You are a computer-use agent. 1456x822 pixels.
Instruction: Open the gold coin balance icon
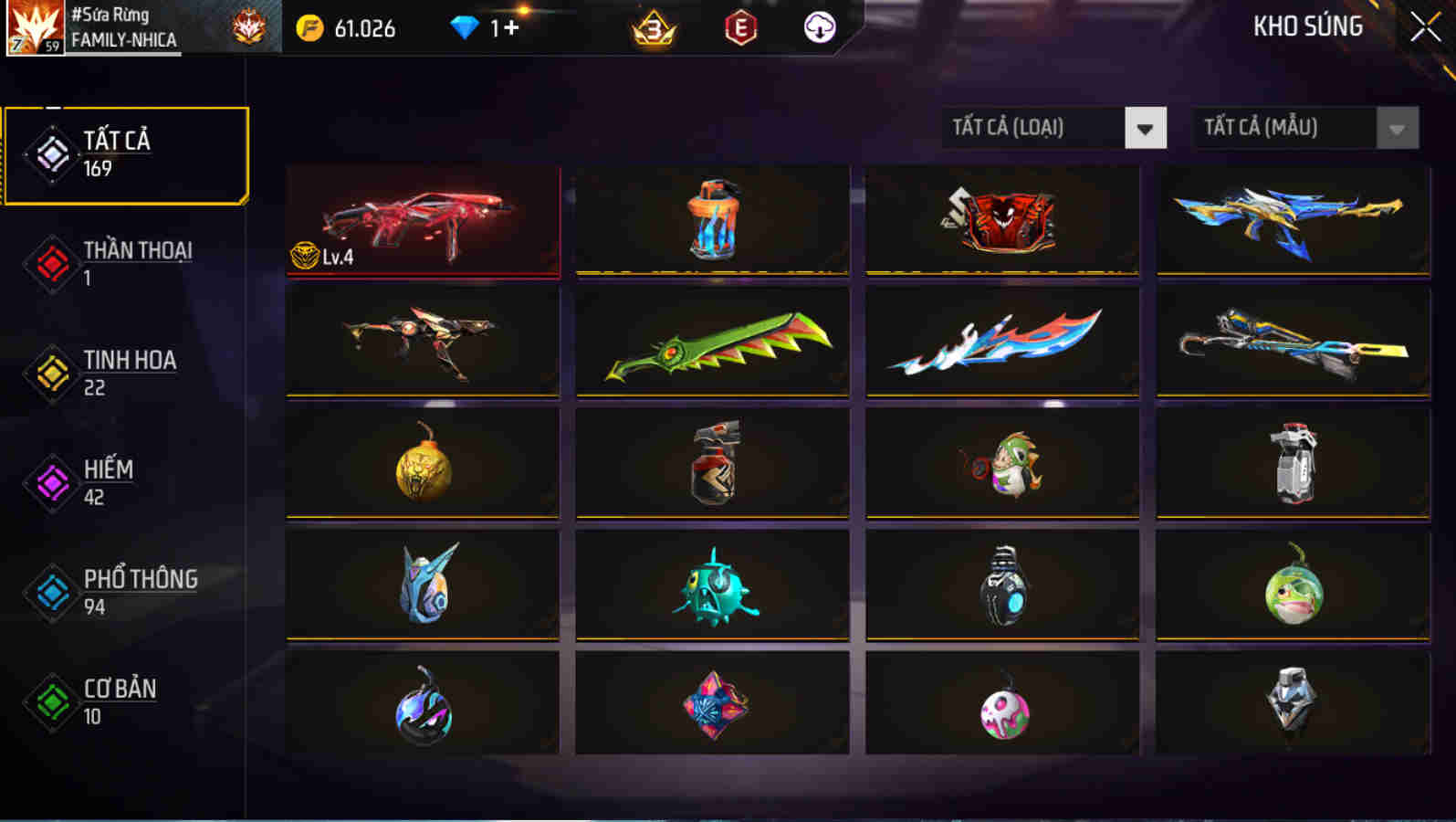pyautogui.click(x=310, y=27)
